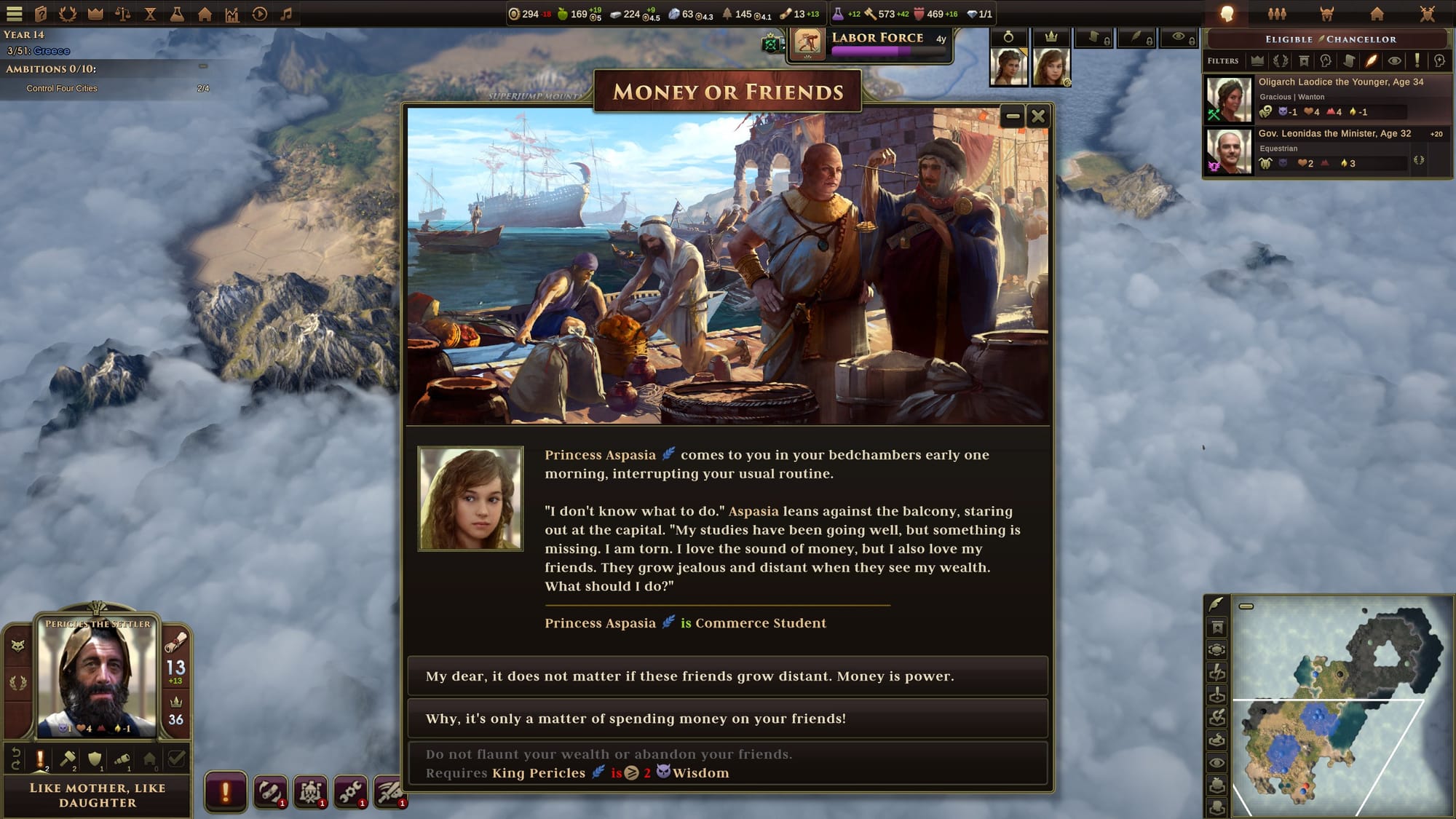This screenshot has width=1456, height=819.
Task: Open the help book with question mark
Action: click(x=41, y=14)
